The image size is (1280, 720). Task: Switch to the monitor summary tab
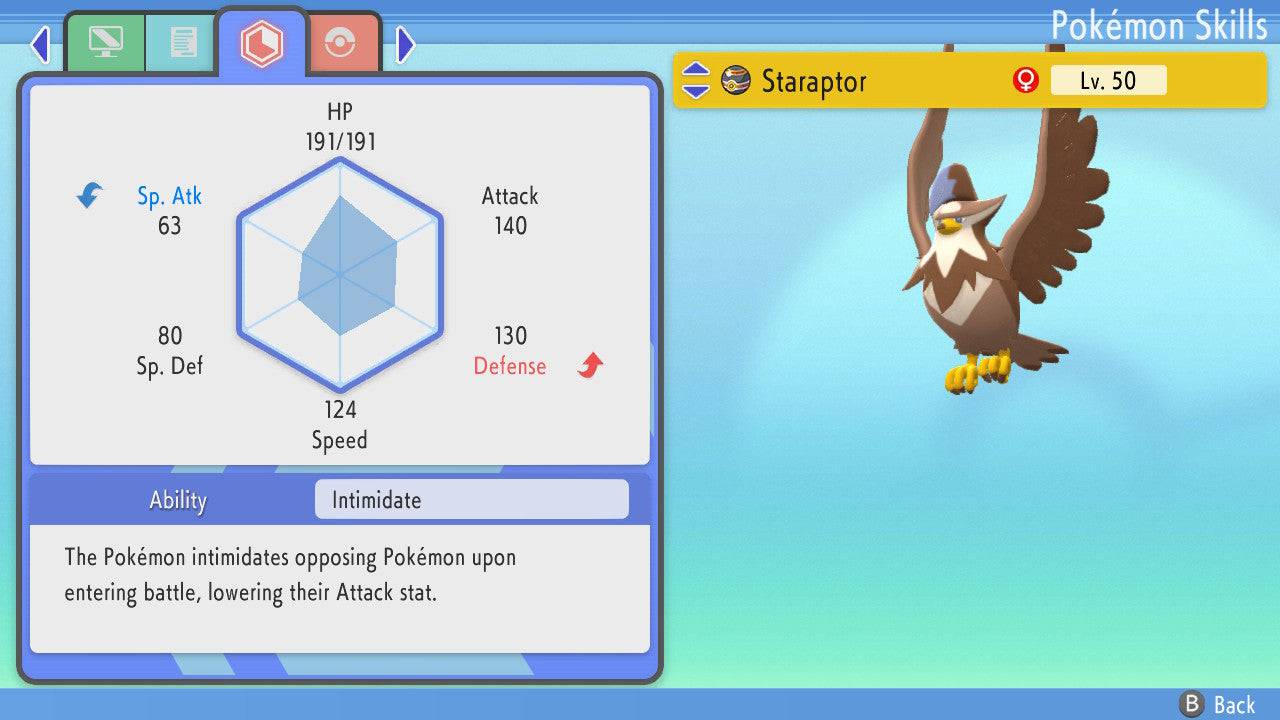click(x=105, y=43)
